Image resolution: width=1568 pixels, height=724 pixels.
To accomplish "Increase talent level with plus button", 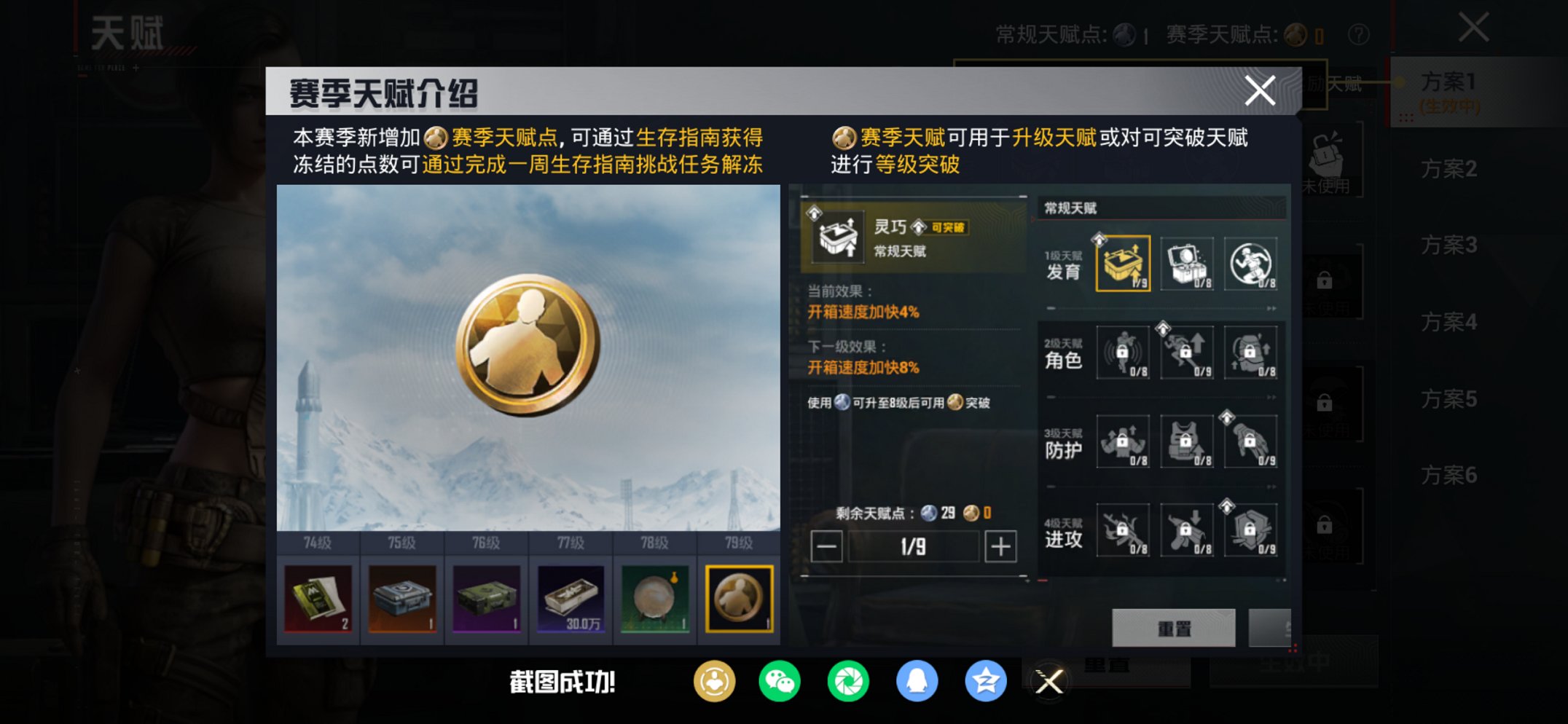I will 1002,547.
